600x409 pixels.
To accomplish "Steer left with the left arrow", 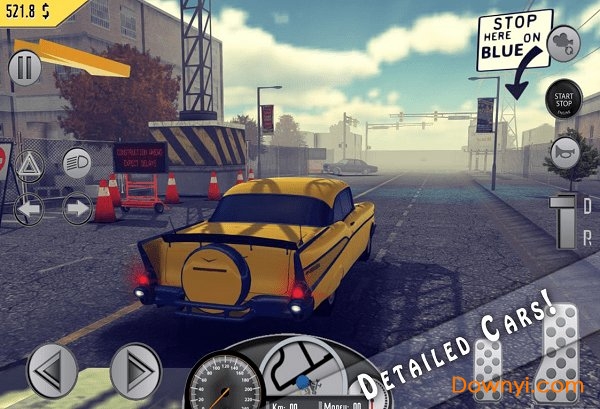I will (51, 370).
